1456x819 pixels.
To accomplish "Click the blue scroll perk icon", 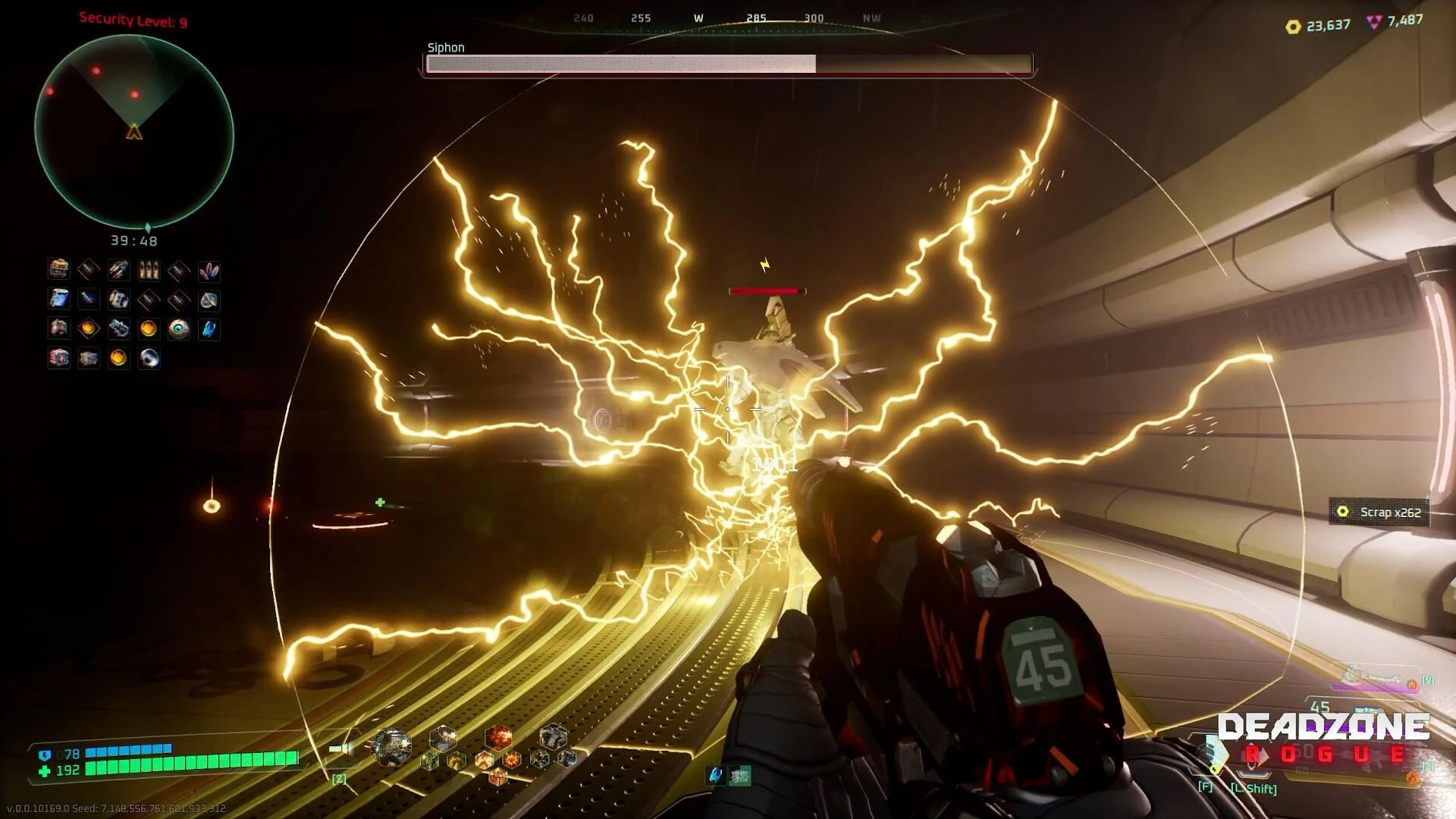I will tap(59, 300).
